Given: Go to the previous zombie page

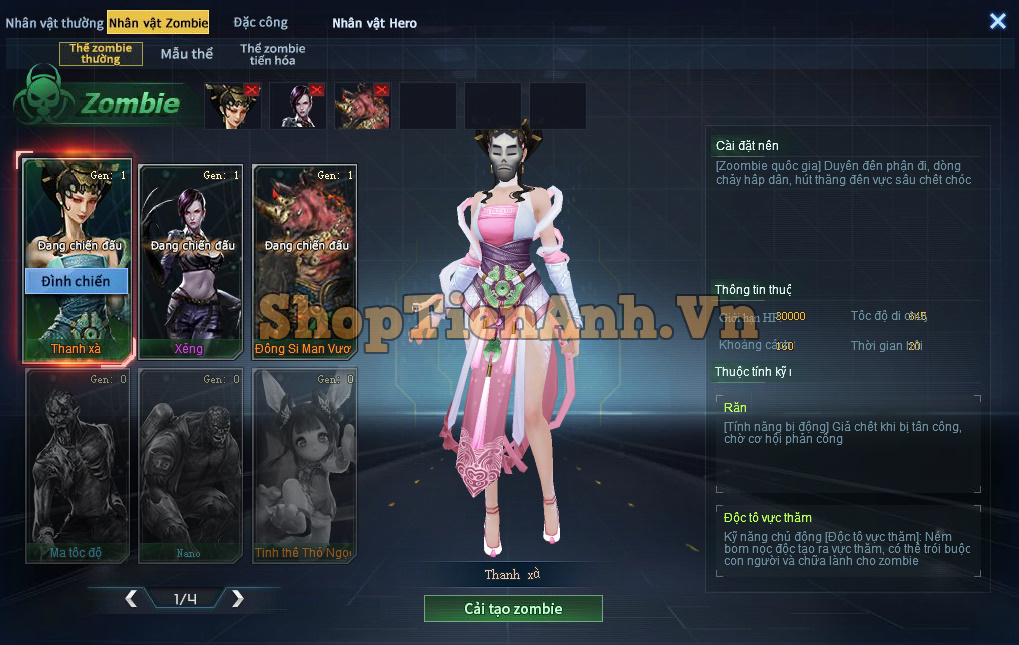Looking at the screenshot, I should (131, 599).
